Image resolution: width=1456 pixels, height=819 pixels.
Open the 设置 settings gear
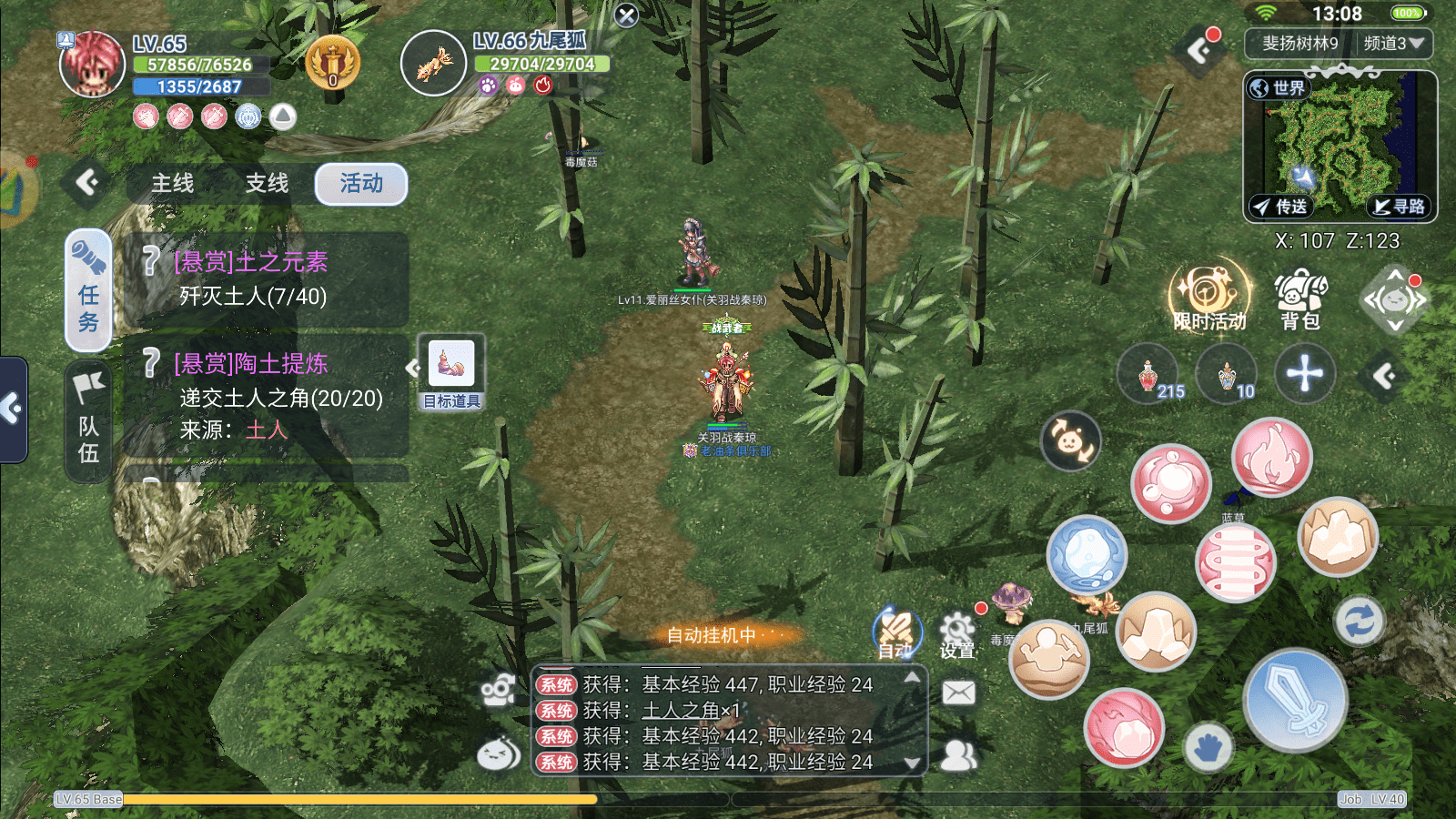[x=957, y=634]
